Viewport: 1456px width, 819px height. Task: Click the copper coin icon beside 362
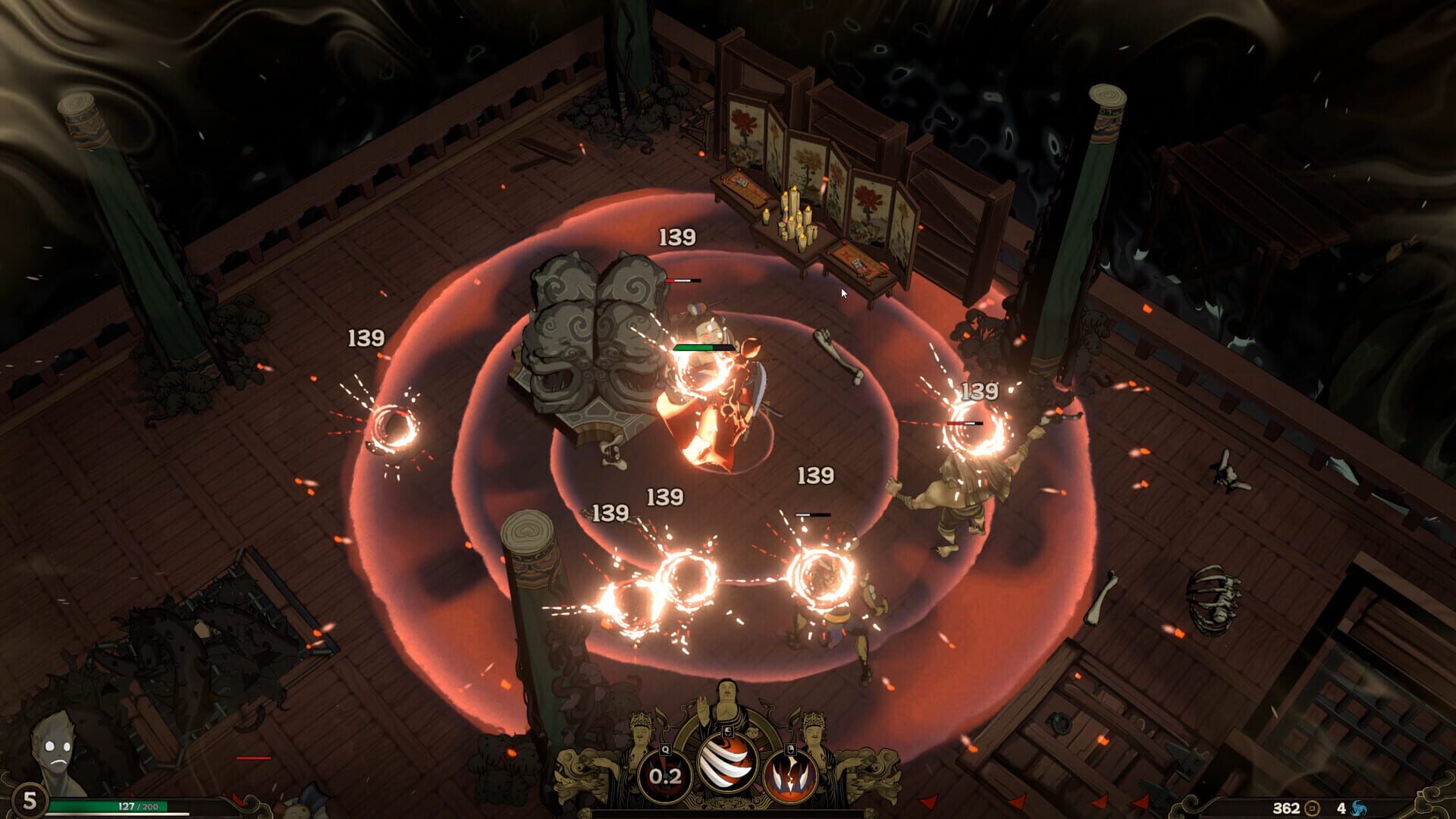(1312, 808)
